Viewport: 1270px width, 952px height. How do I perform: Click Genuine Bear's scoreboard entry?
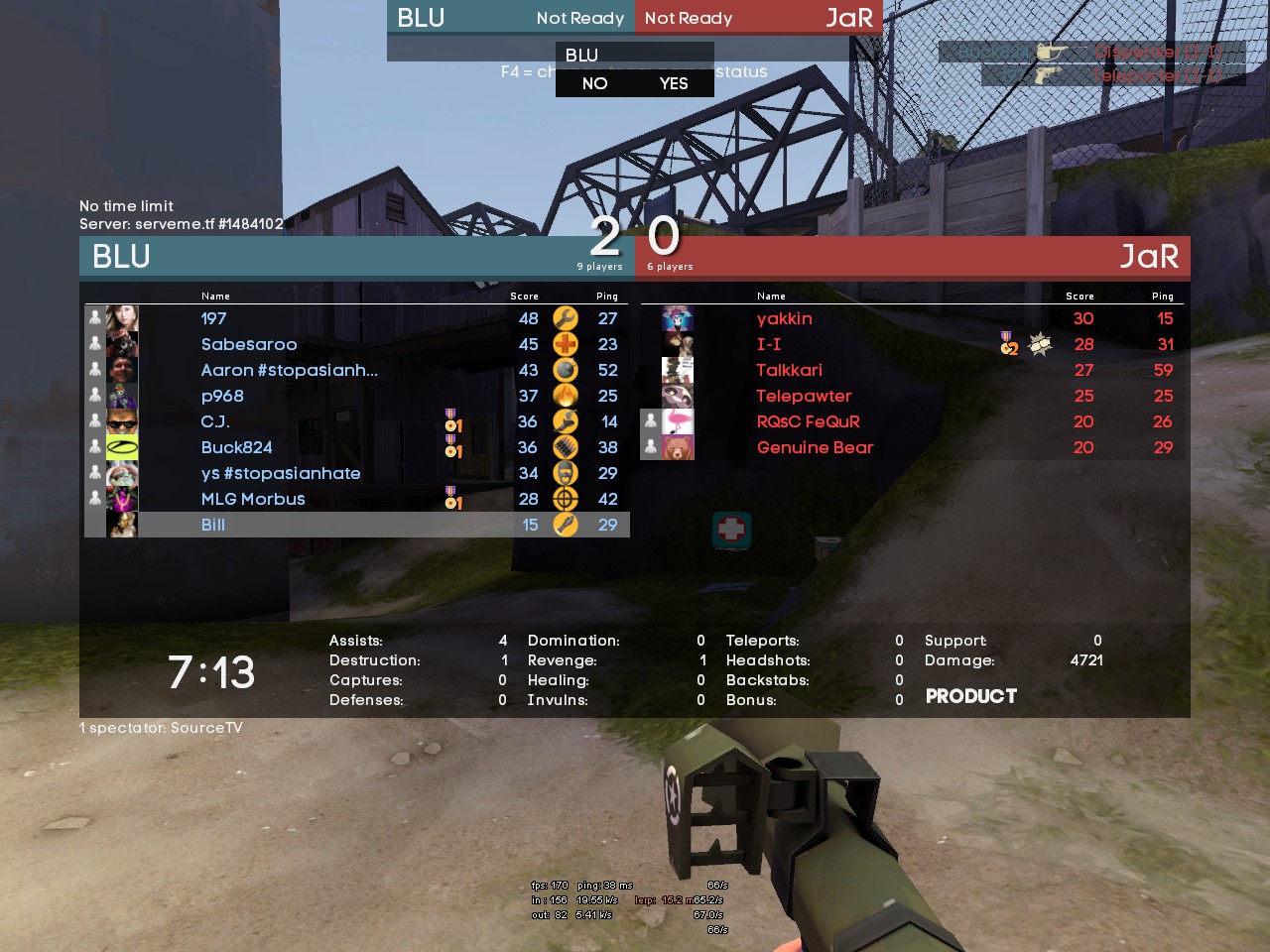[815, 447]
